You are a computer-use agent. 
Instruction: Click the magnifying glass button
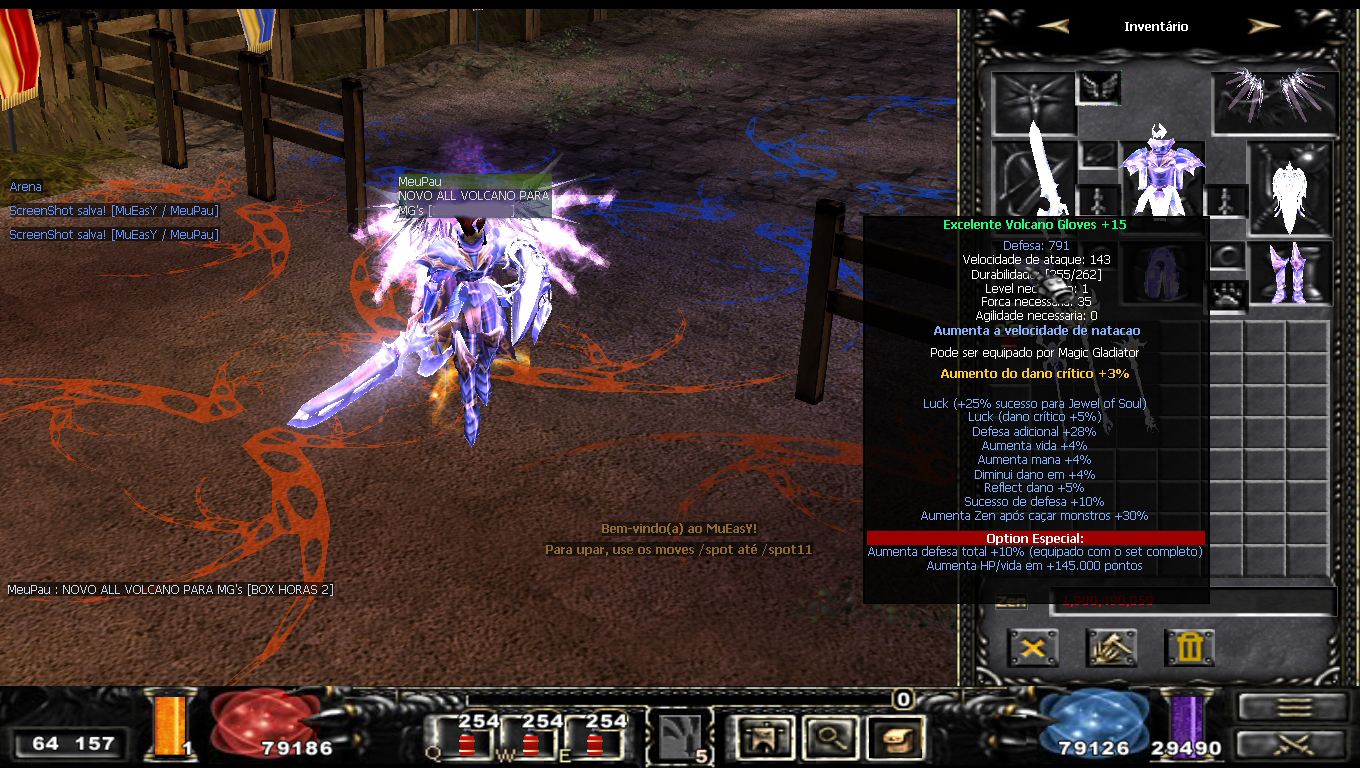coord(827,739)
